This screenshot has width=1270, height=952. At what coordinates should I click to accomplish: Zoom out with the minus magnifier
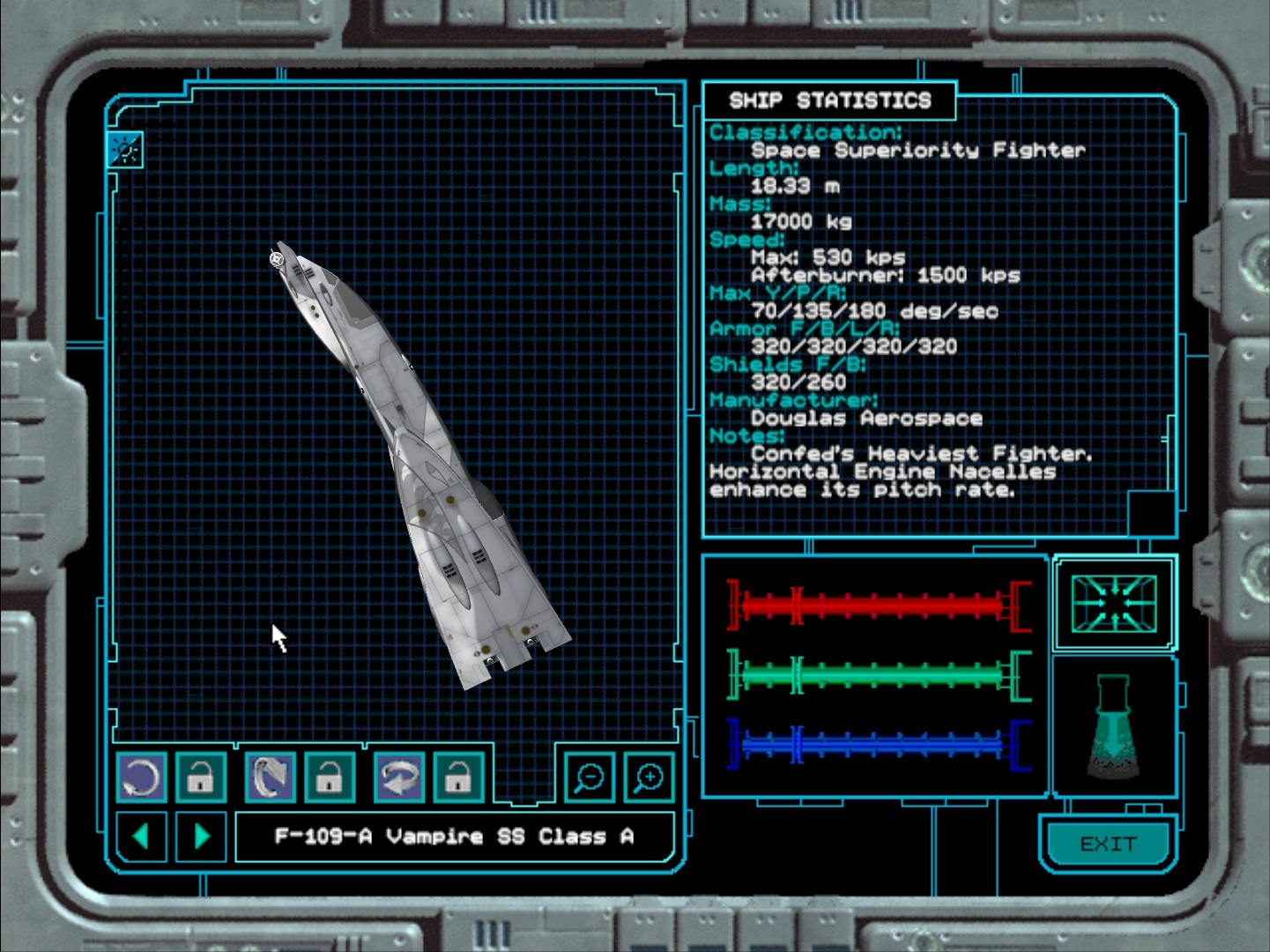coord(588,777)
